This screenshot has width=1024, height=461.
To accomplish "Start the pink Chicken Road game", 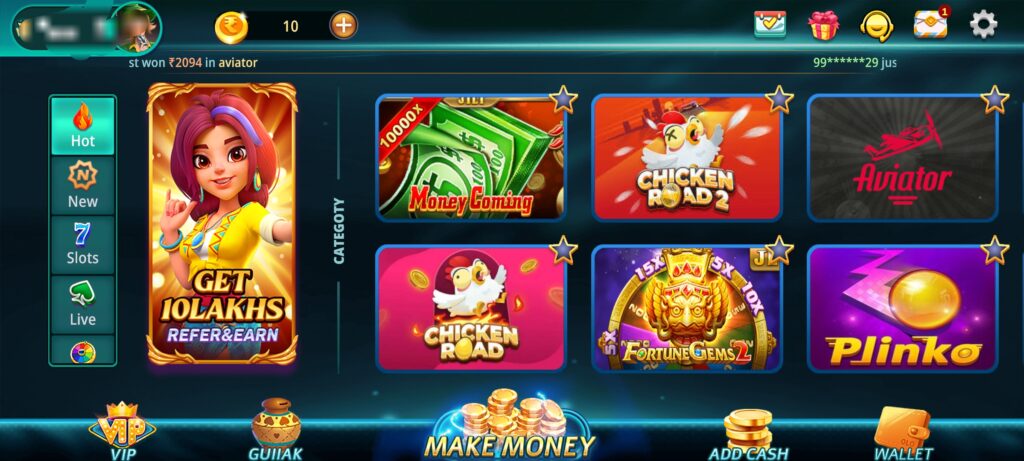I will coord(470,308).
